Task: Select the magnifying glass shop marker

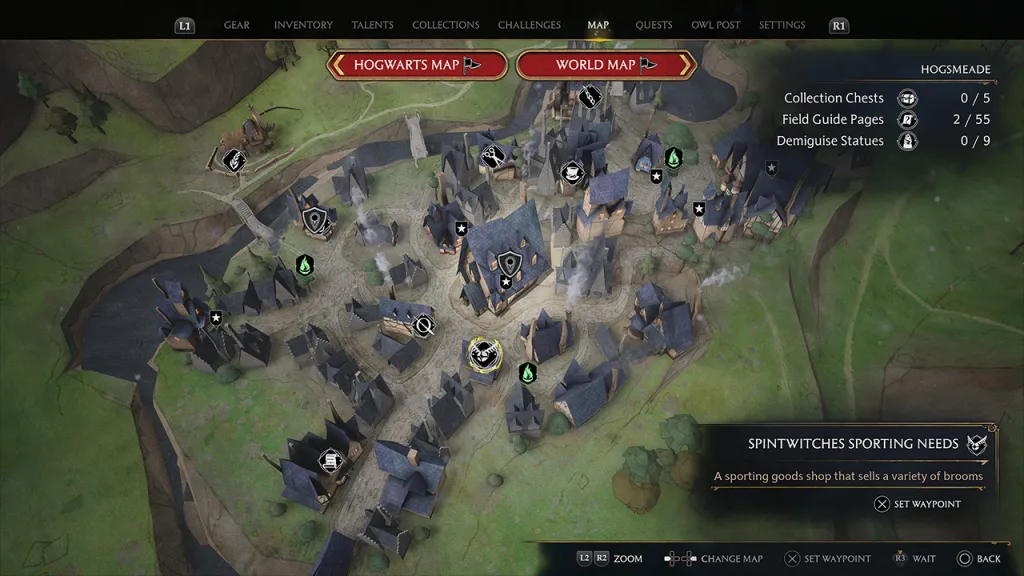Action: coord(425,326)
